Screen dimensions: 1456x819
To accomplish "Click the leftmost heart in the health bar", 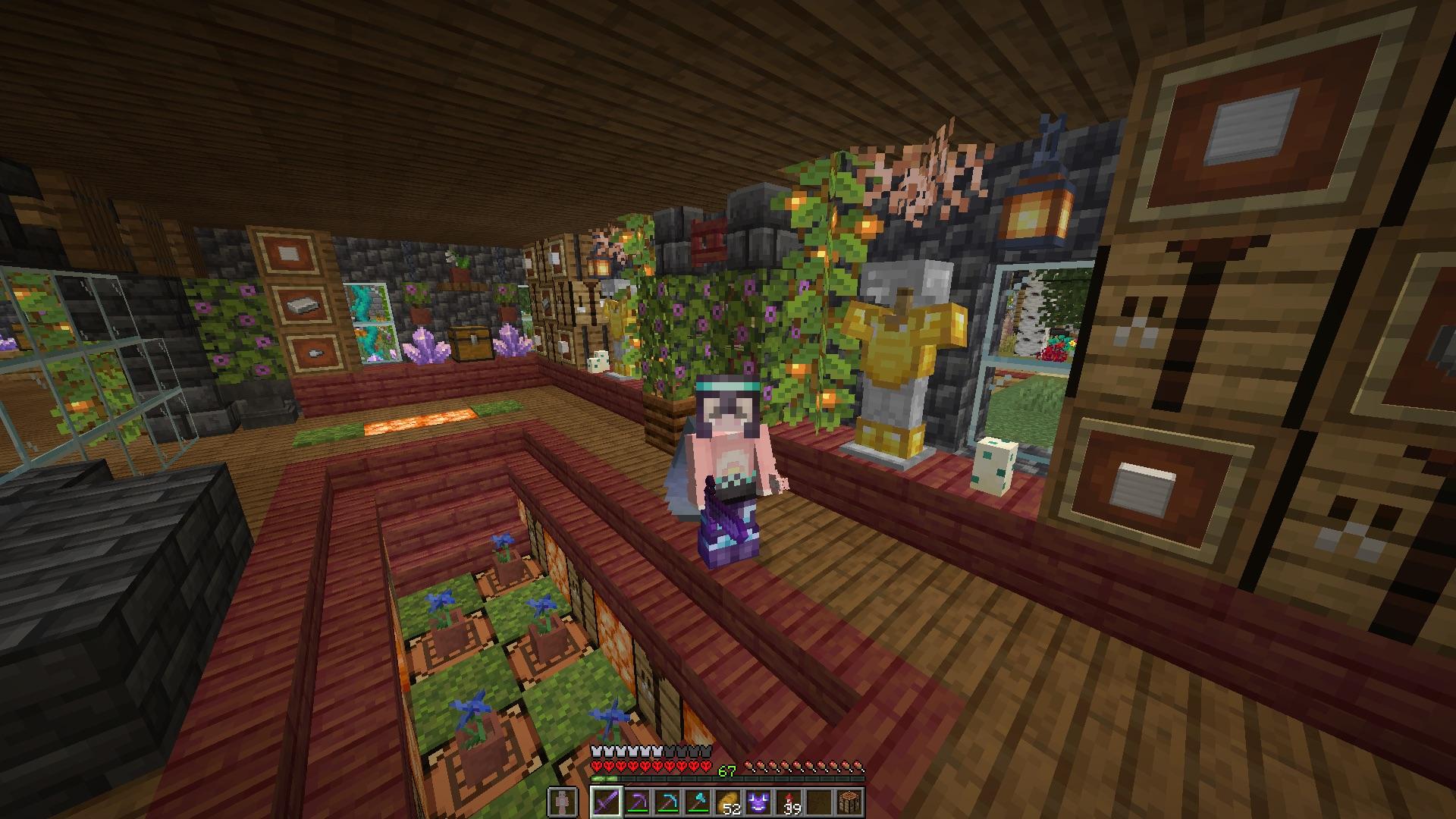I will [595, 764].
